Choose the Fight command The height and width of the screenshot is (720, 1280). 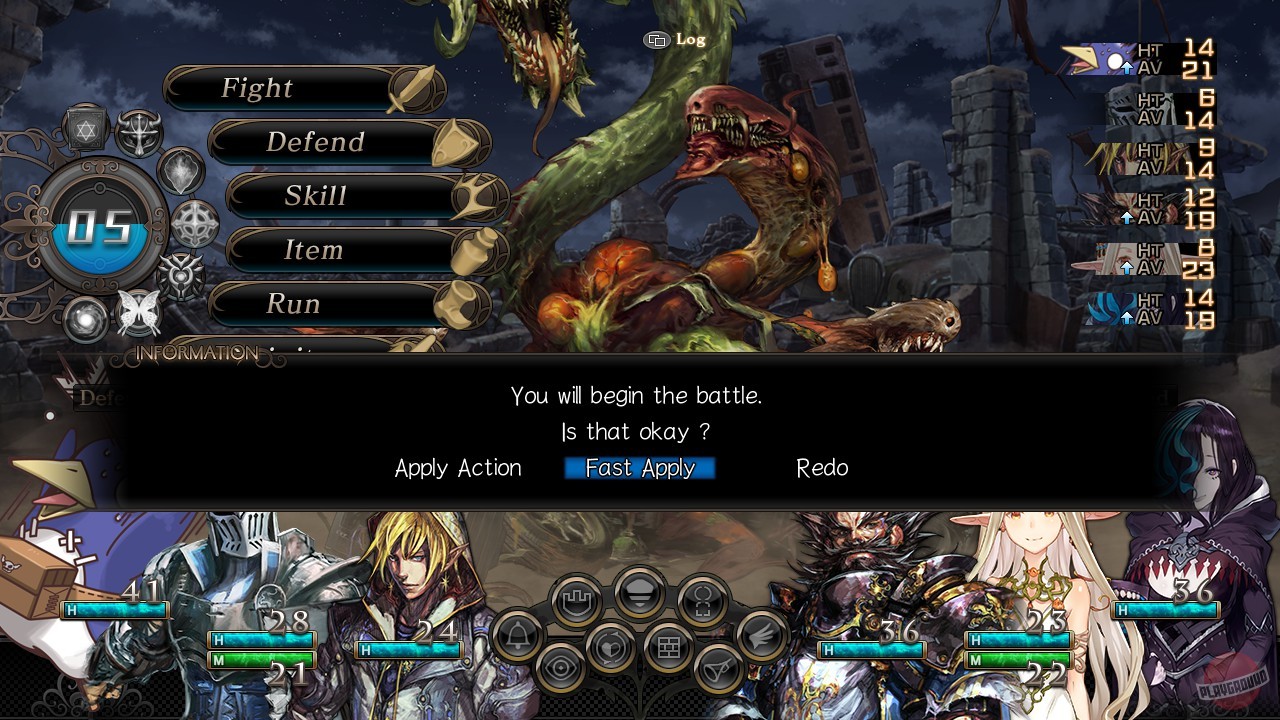pyautogui.click(x=290, y=88)
